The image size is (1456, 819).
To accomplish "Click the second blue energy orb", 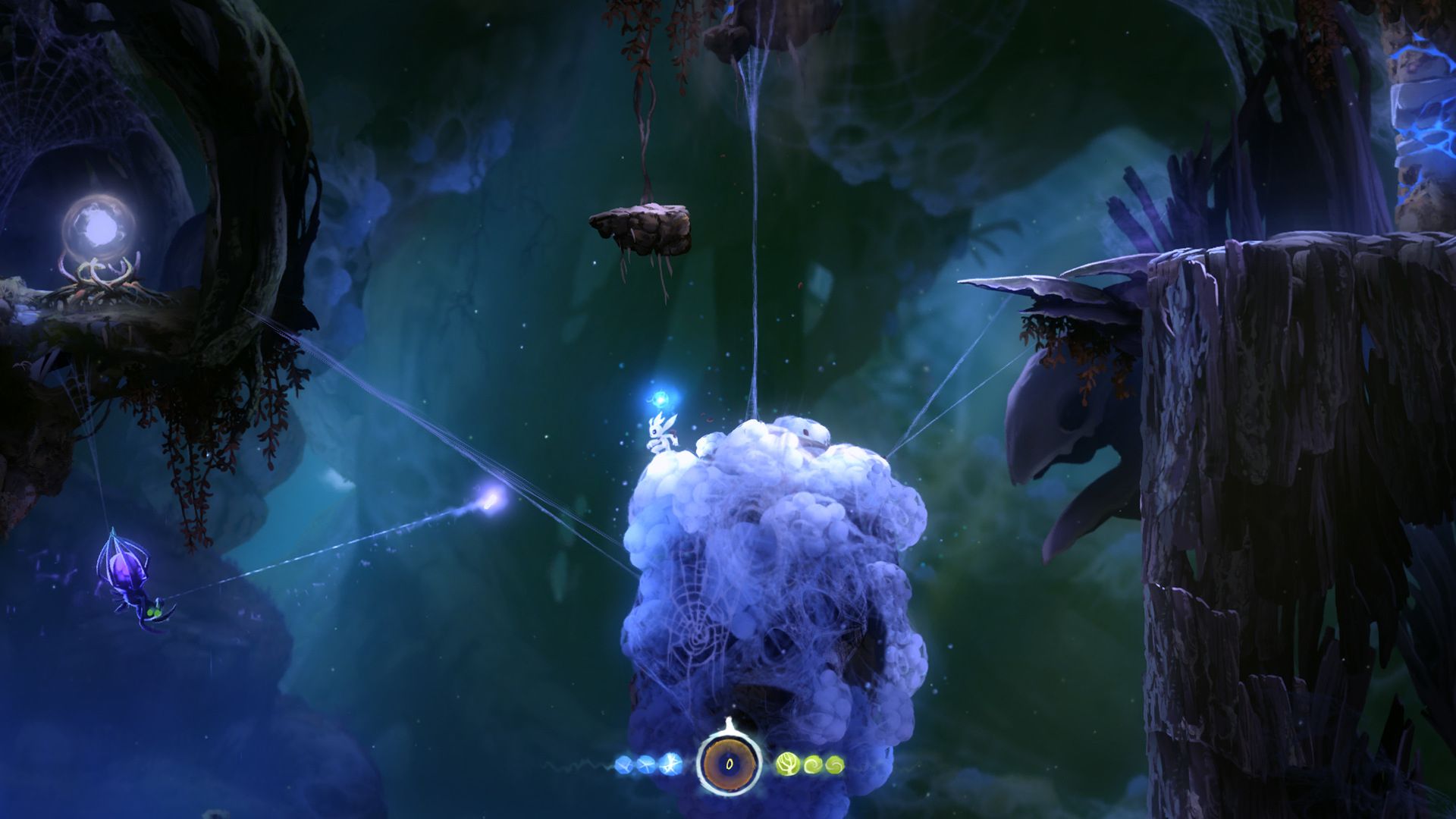I will 645,764.
